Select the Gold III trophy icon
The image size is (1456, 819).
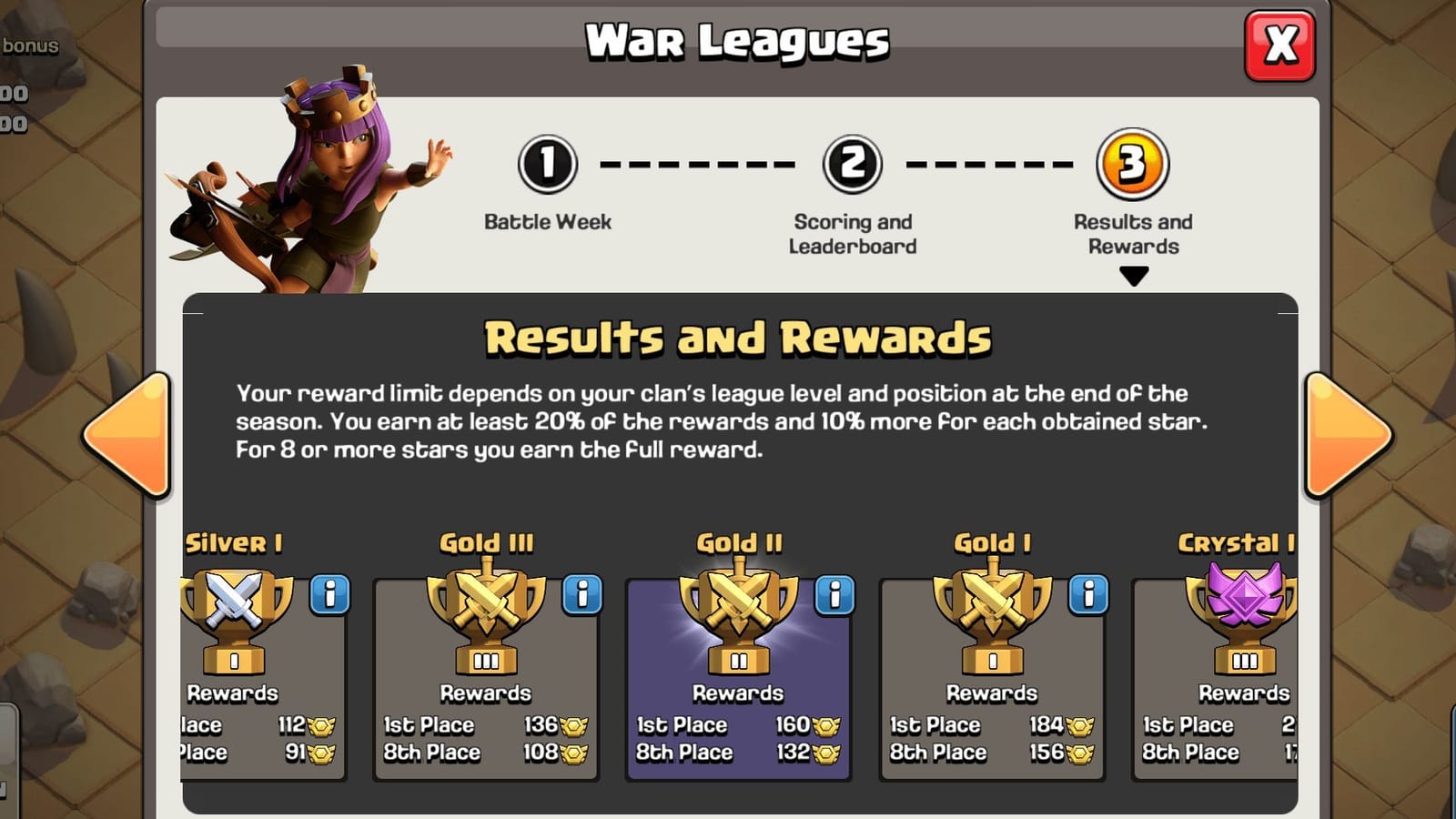(486, 619)
